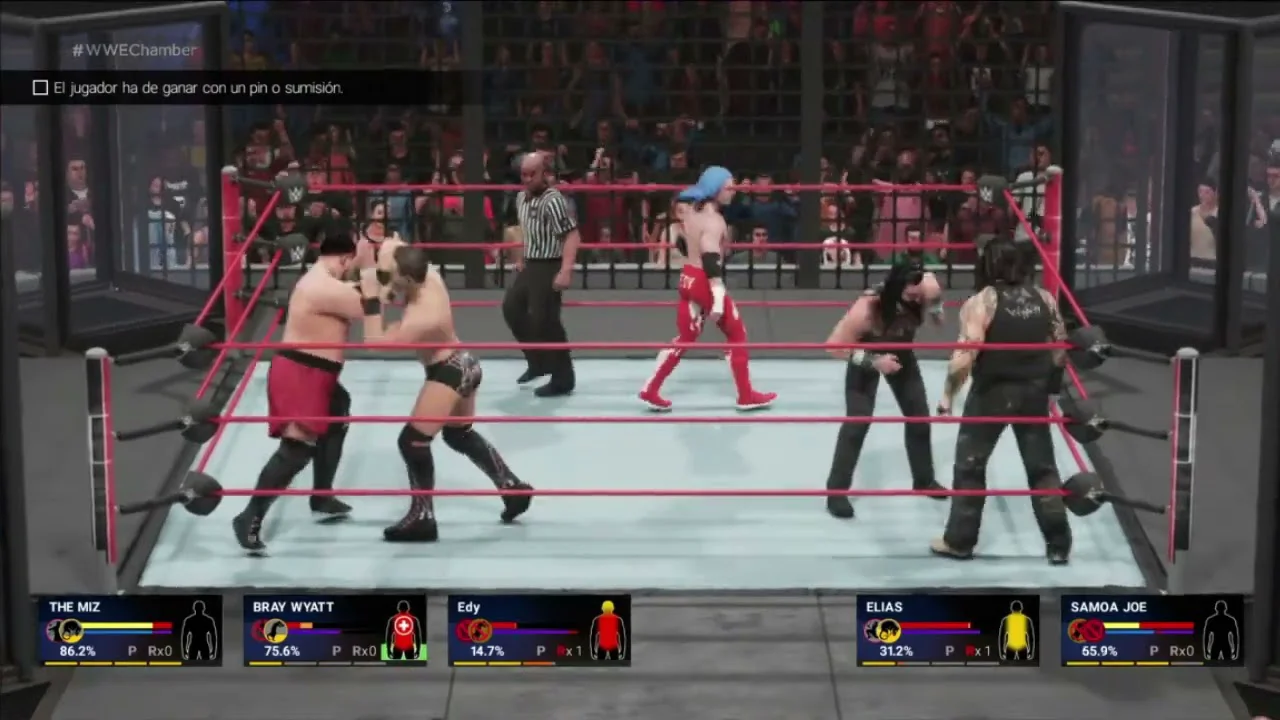Viewport: 1280px width, 720px height.
Task: Click The Miz's body silhouette icon
Action: tap(199, 630)
